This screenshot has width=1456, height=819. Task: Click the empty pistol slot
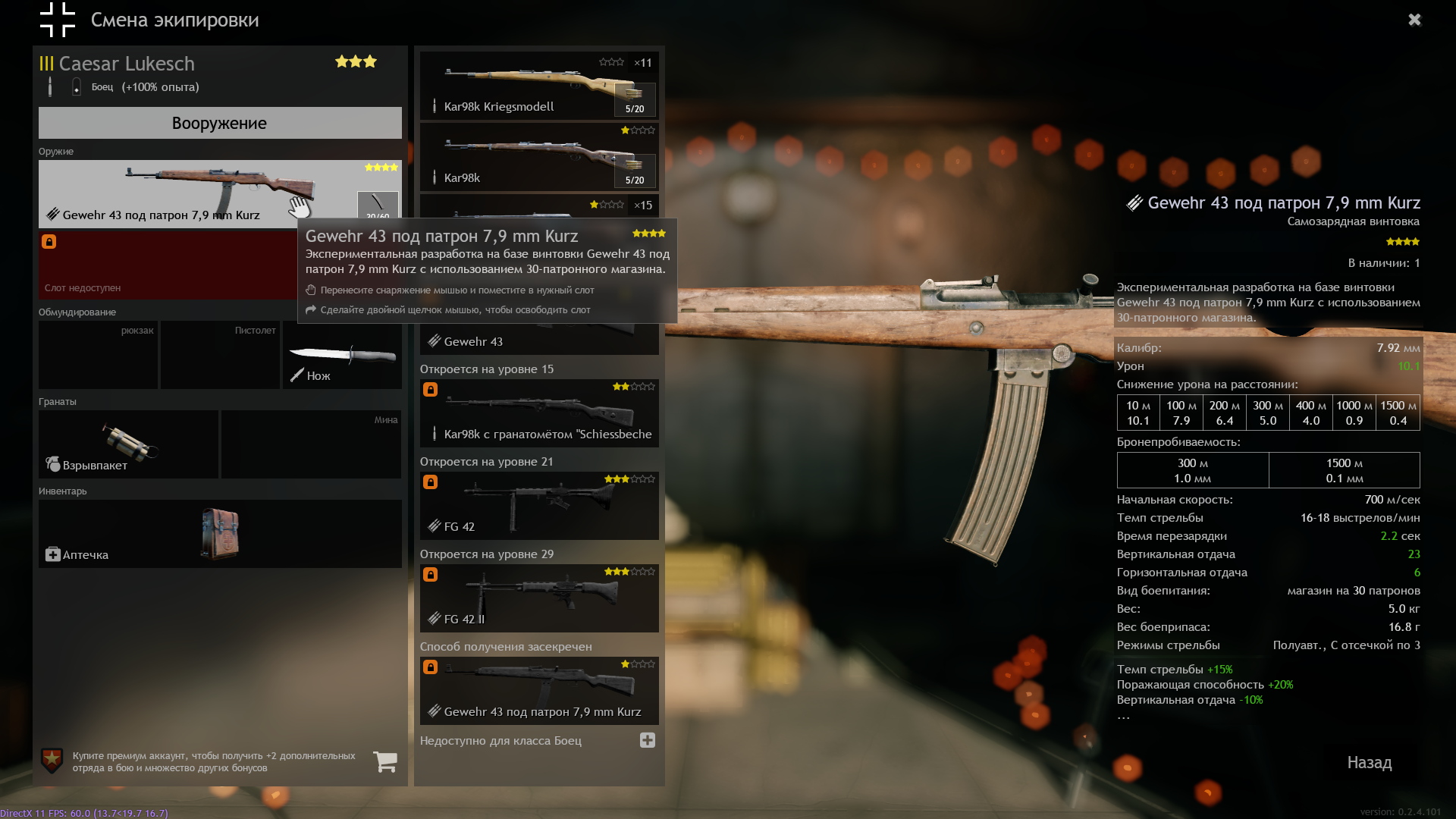pyautogui.click(x=220, y=355)
